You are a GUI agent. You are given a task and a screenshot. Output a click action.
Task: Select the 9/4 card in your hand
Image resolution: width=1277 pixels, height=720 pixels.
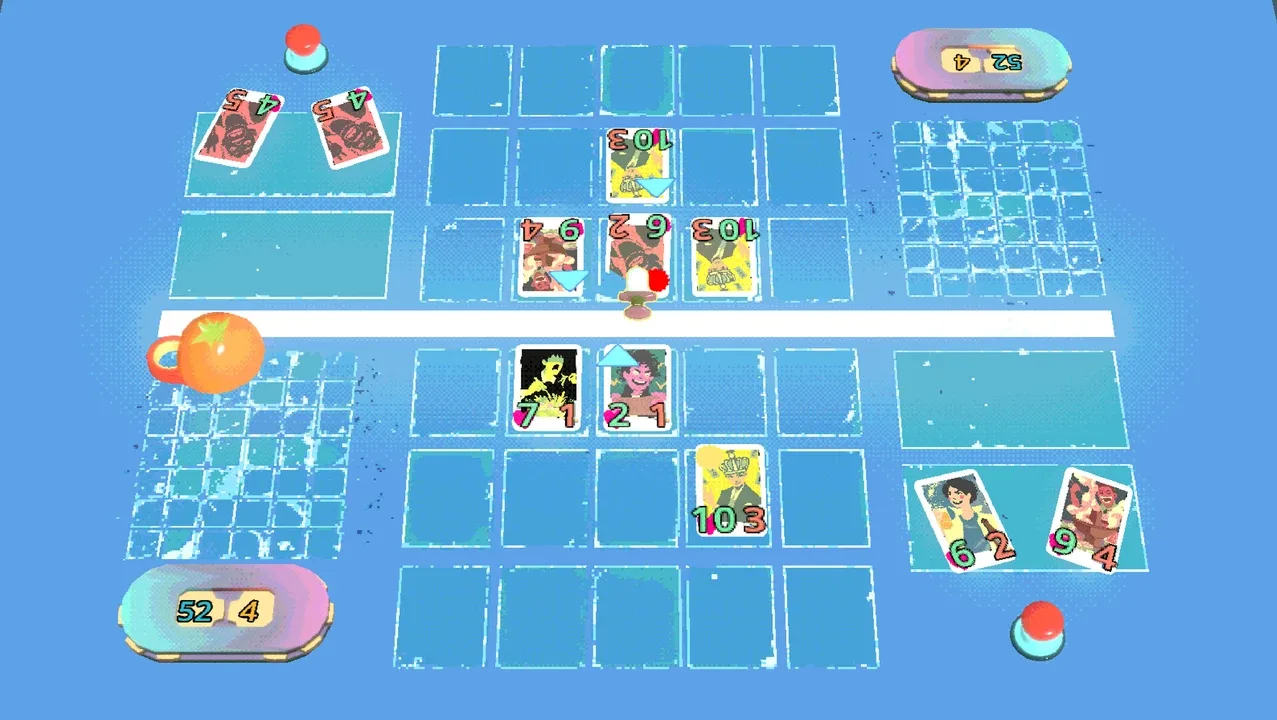pyautogui.click(x=1088, y=518)
